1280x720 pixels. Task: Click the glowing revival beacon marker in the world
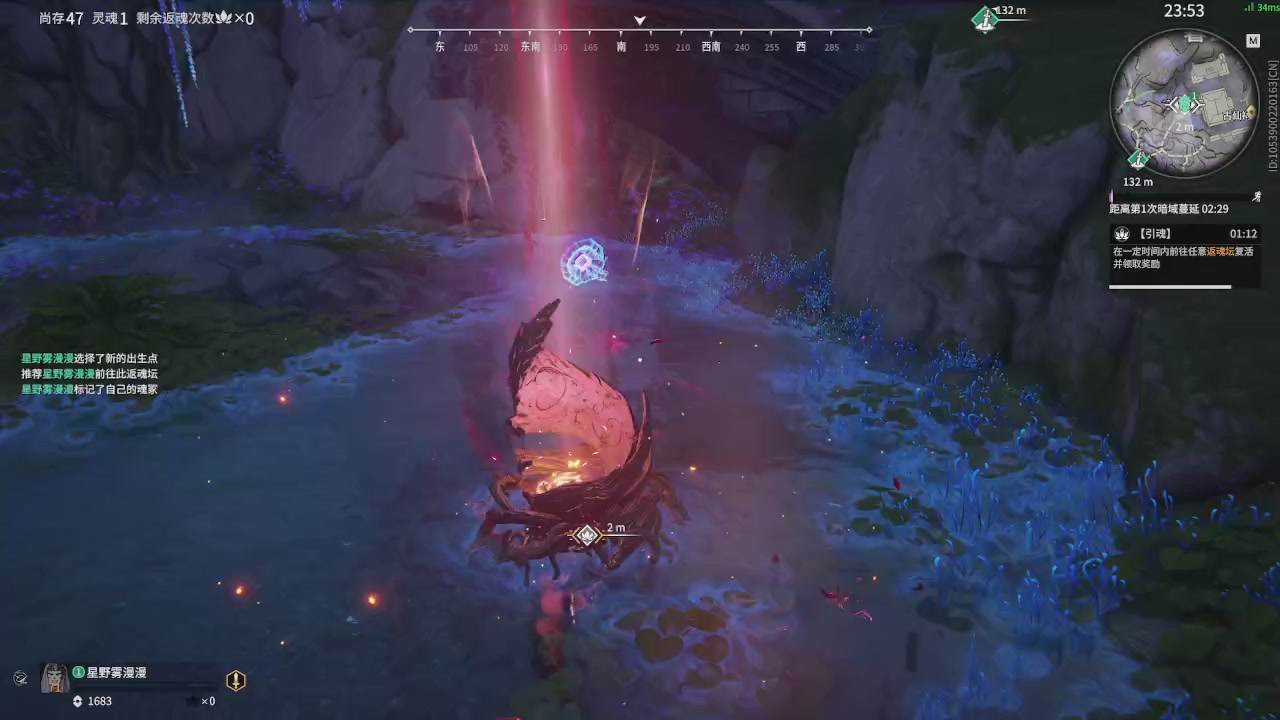point(585,262)
